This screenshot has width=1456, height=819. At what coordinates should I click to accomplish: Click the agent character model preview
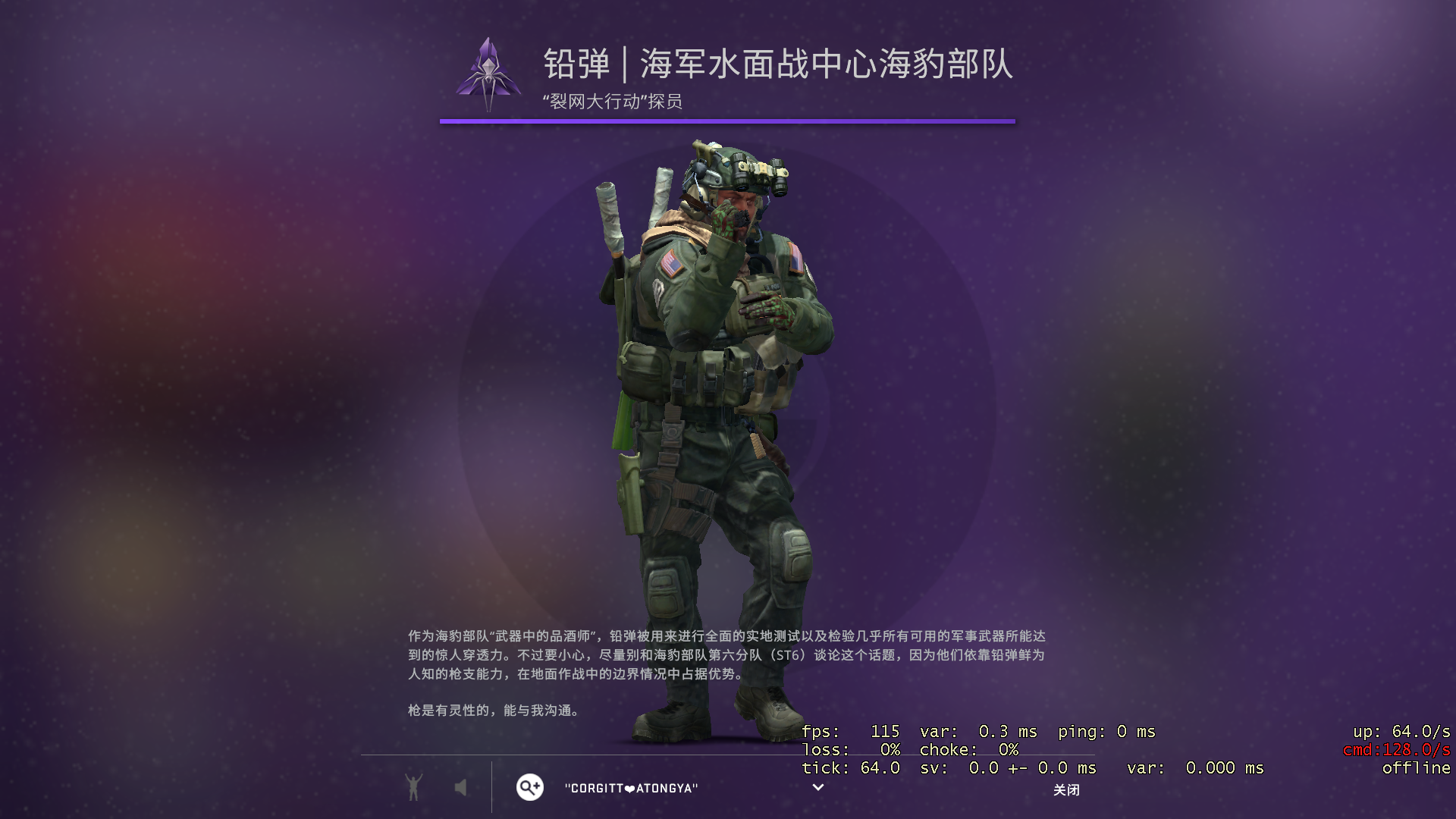(720, 417)
